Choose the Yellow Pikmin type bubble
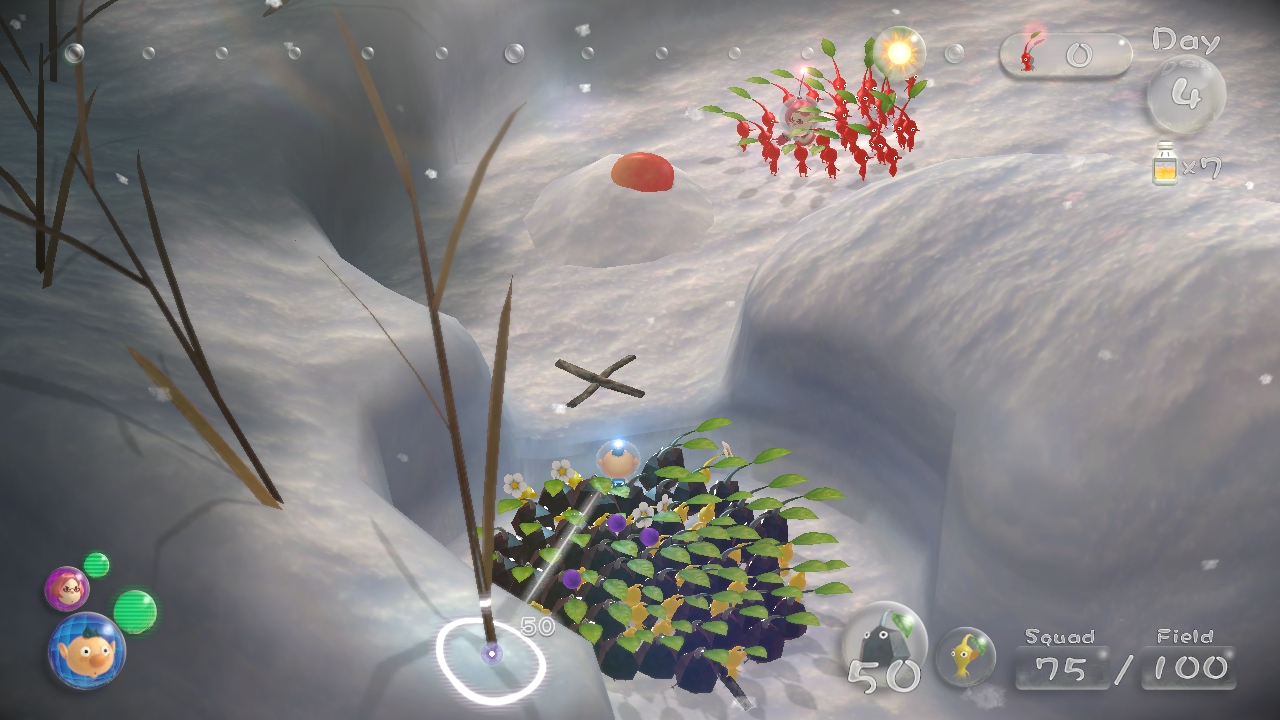Screen dimensions: 1280x720 pyautogui.click(x=966, y=656)
